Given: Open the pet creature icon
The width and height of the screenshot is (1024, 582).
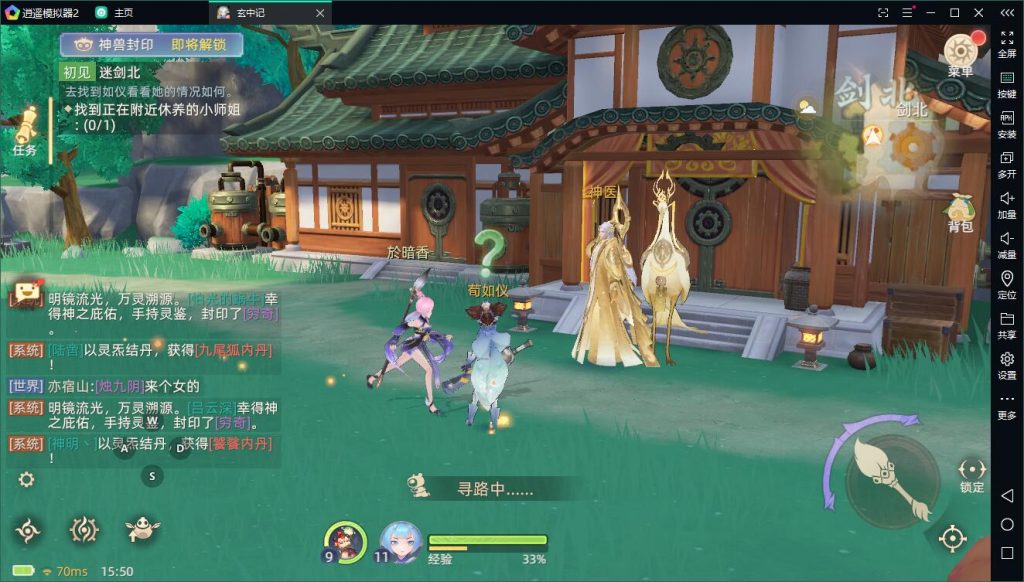Looking at the screenshot, I should [142, 530].
